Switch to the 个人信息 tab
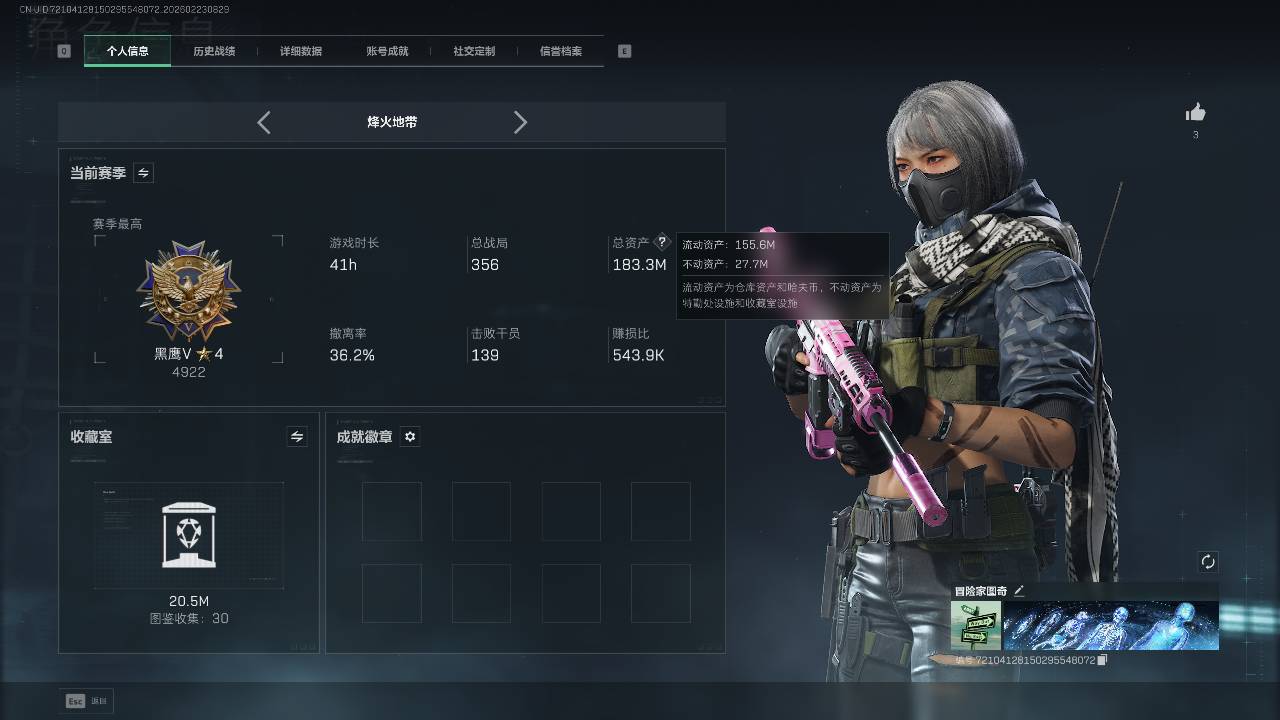This screenshot has width=1280, height=720. [x=127, y=51]
